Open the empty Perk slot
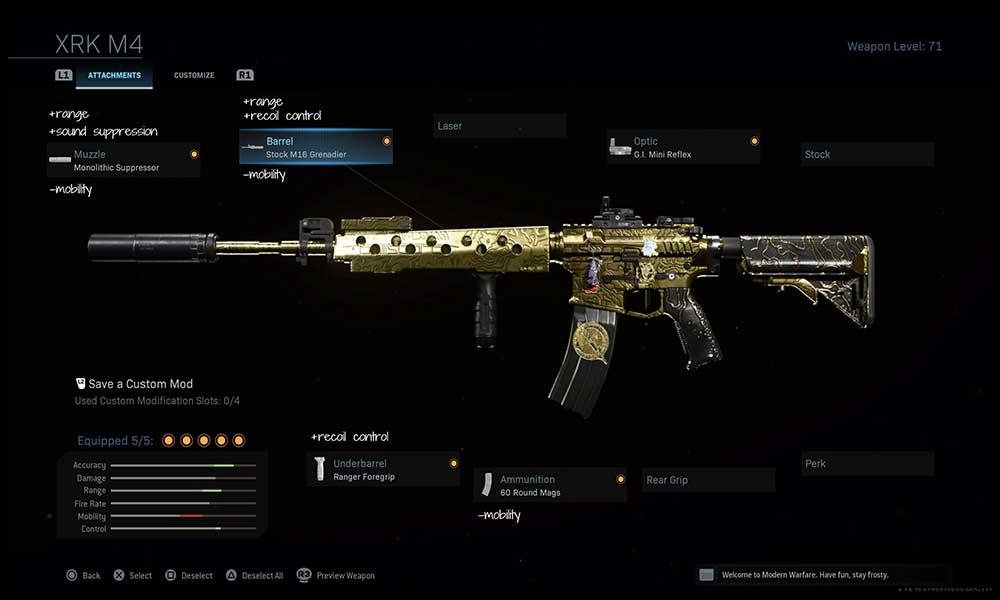This screenshot has height=600, width=1000. tap(868, 463)
